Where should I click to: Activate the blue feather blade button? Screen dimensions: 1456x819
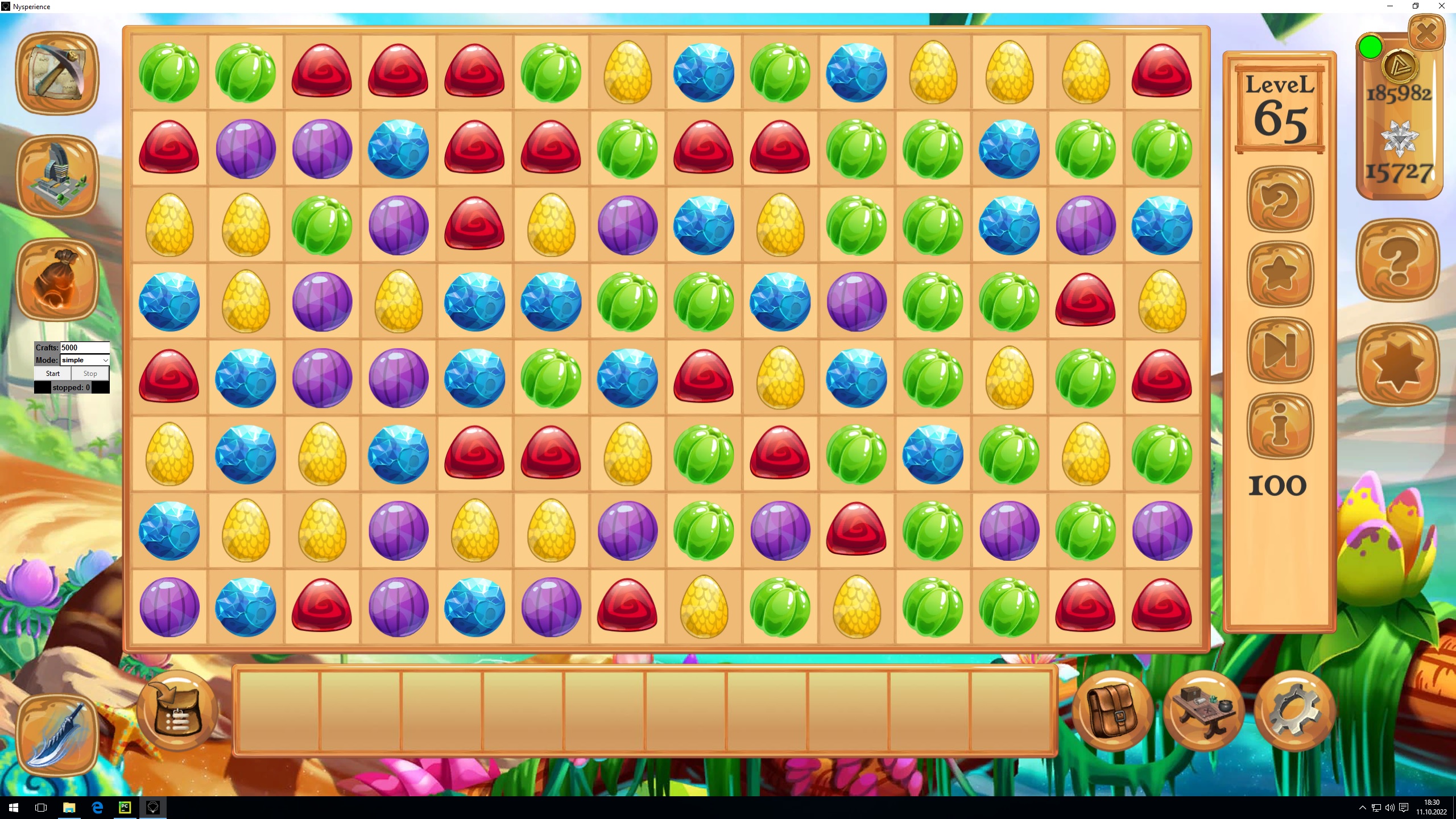pyautogui.click(x=57, y=735)
